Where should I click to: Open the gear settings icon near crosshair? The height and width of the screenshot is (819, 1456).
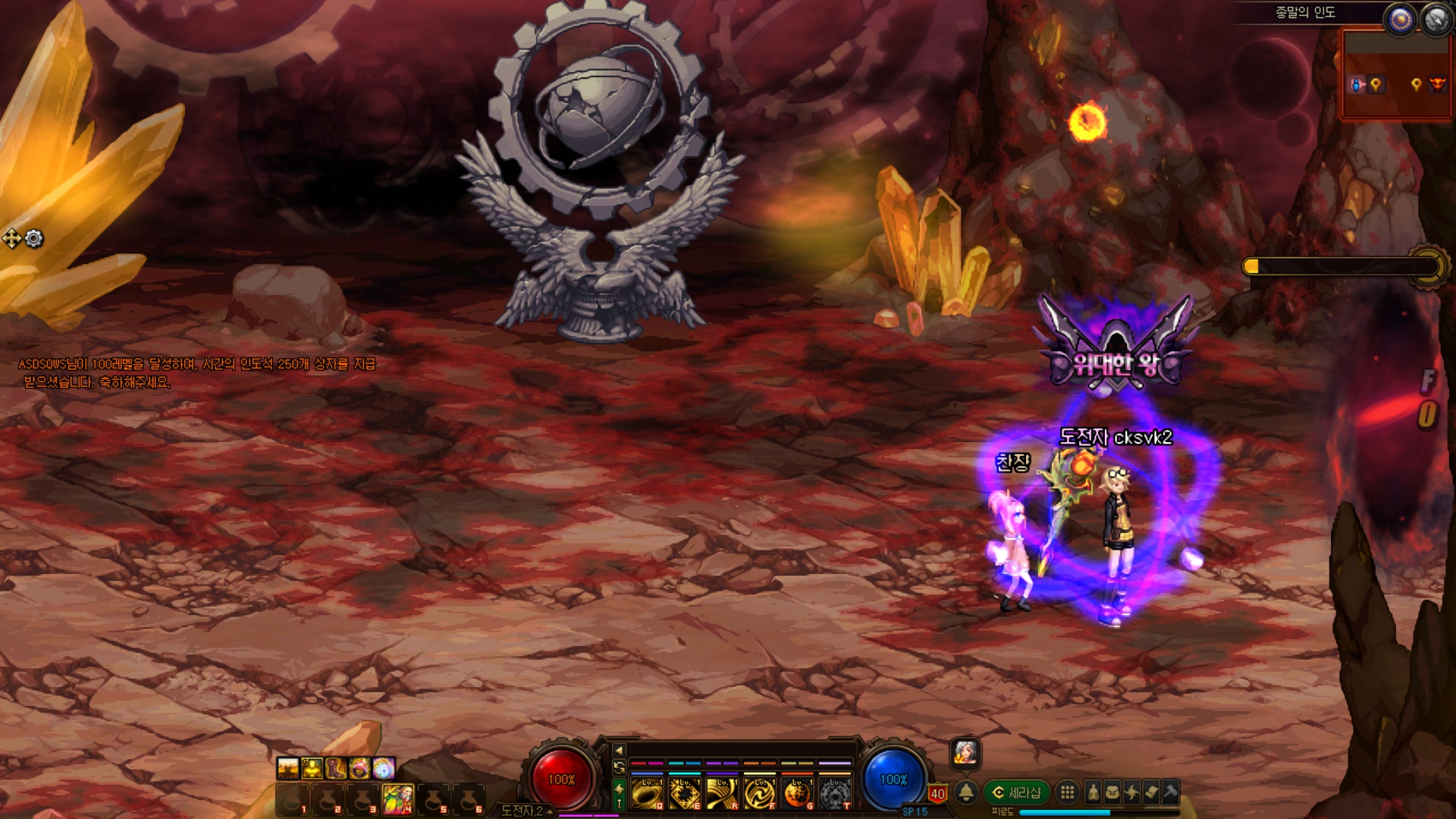[34, 239]
